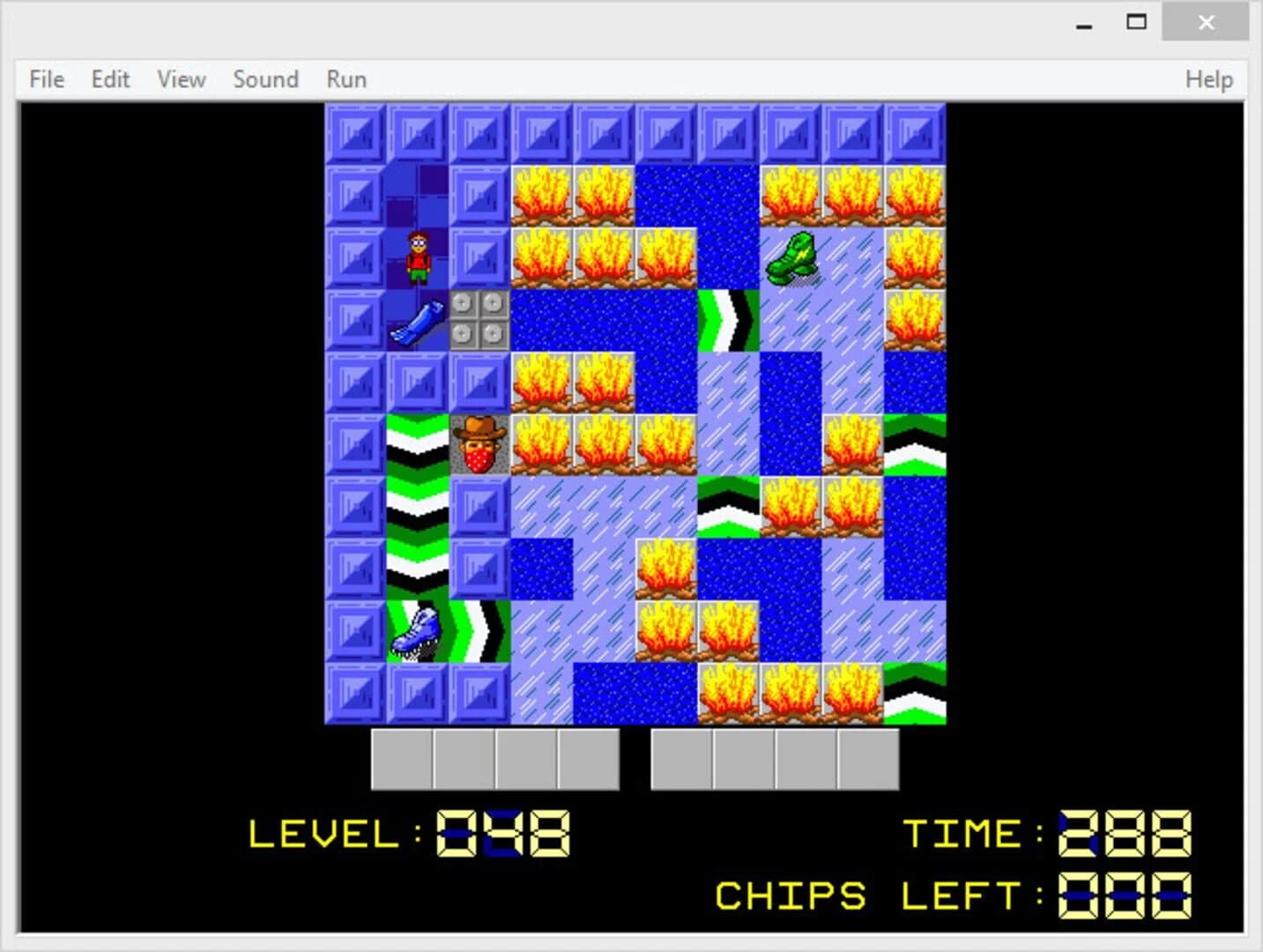Image resolution: width=1263 pixels, height=952 pixels.
Task: Open the Sound menu
Action: 265,79
